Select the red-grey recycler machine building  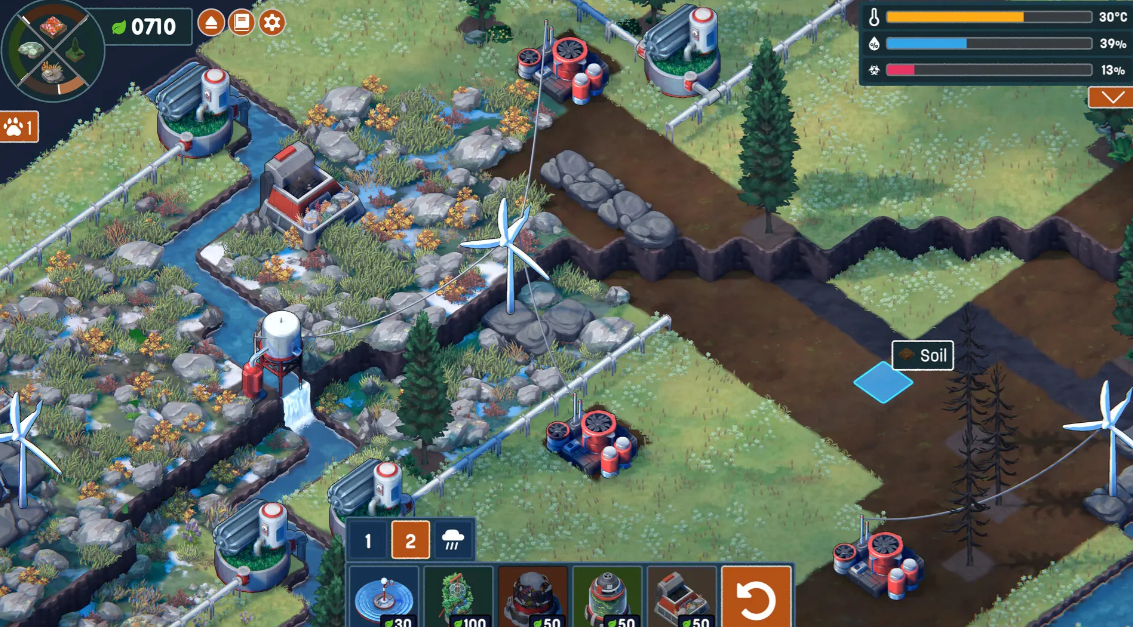(681, 597)
